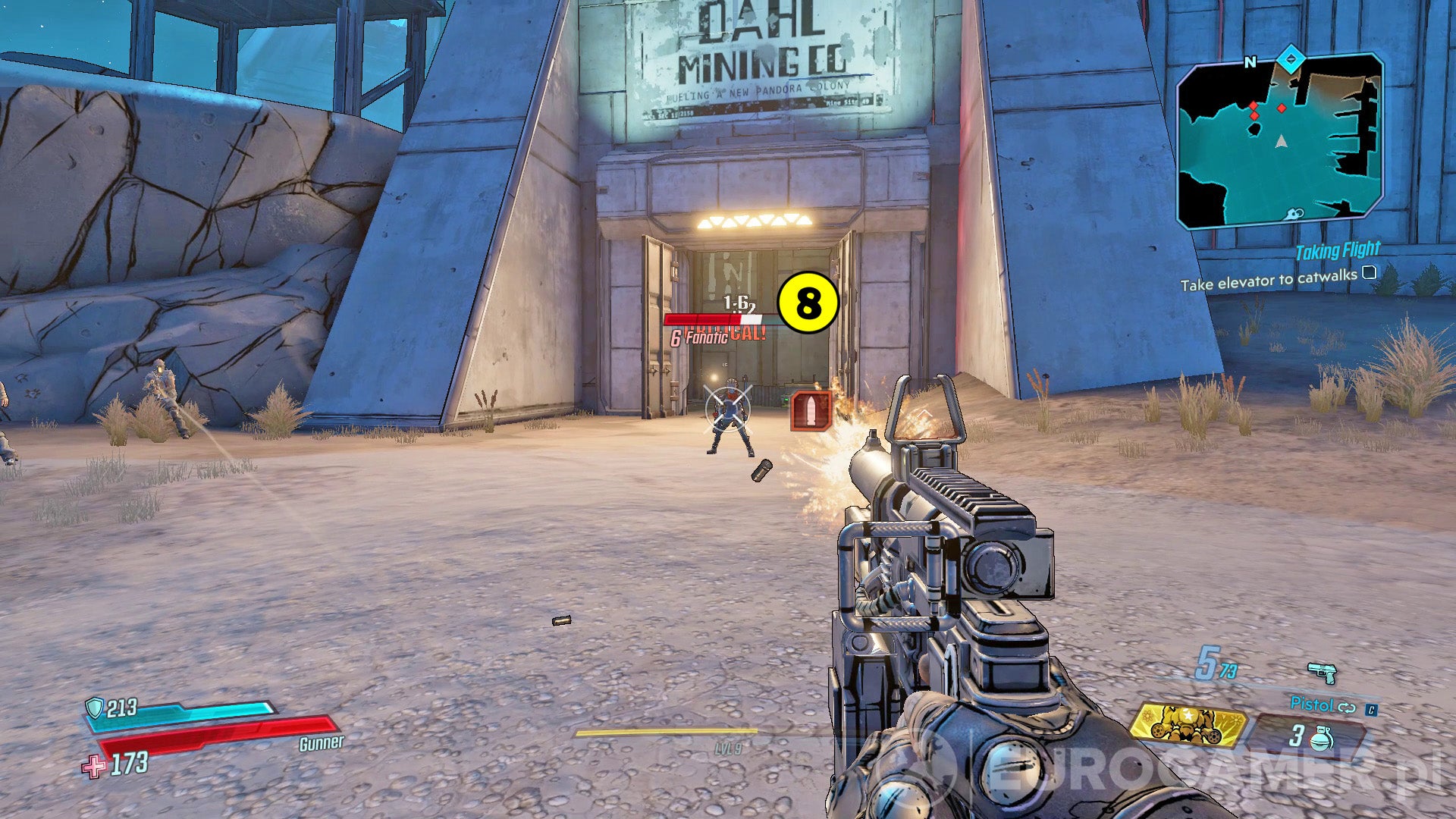Viewport: 1456px width, 819px height.
Task: Toggle the C key weapon slot badge
Action: 1371,710
